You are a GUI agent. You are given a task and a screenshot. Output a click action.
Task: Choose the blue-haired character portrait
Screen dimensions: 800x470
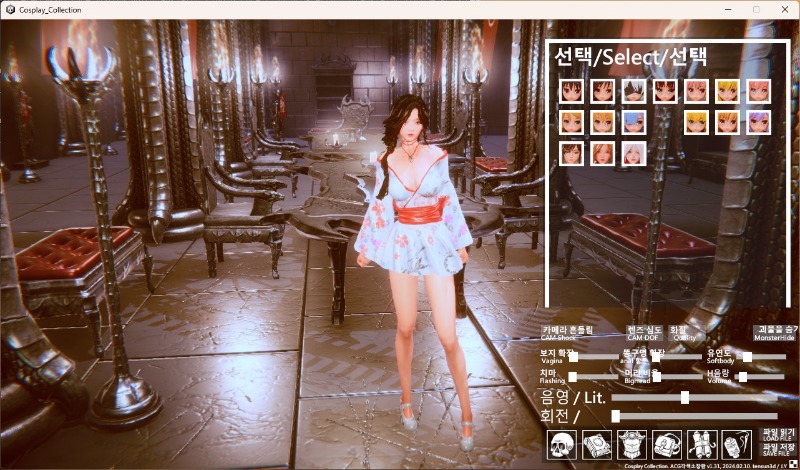click(x=635, y=122)
